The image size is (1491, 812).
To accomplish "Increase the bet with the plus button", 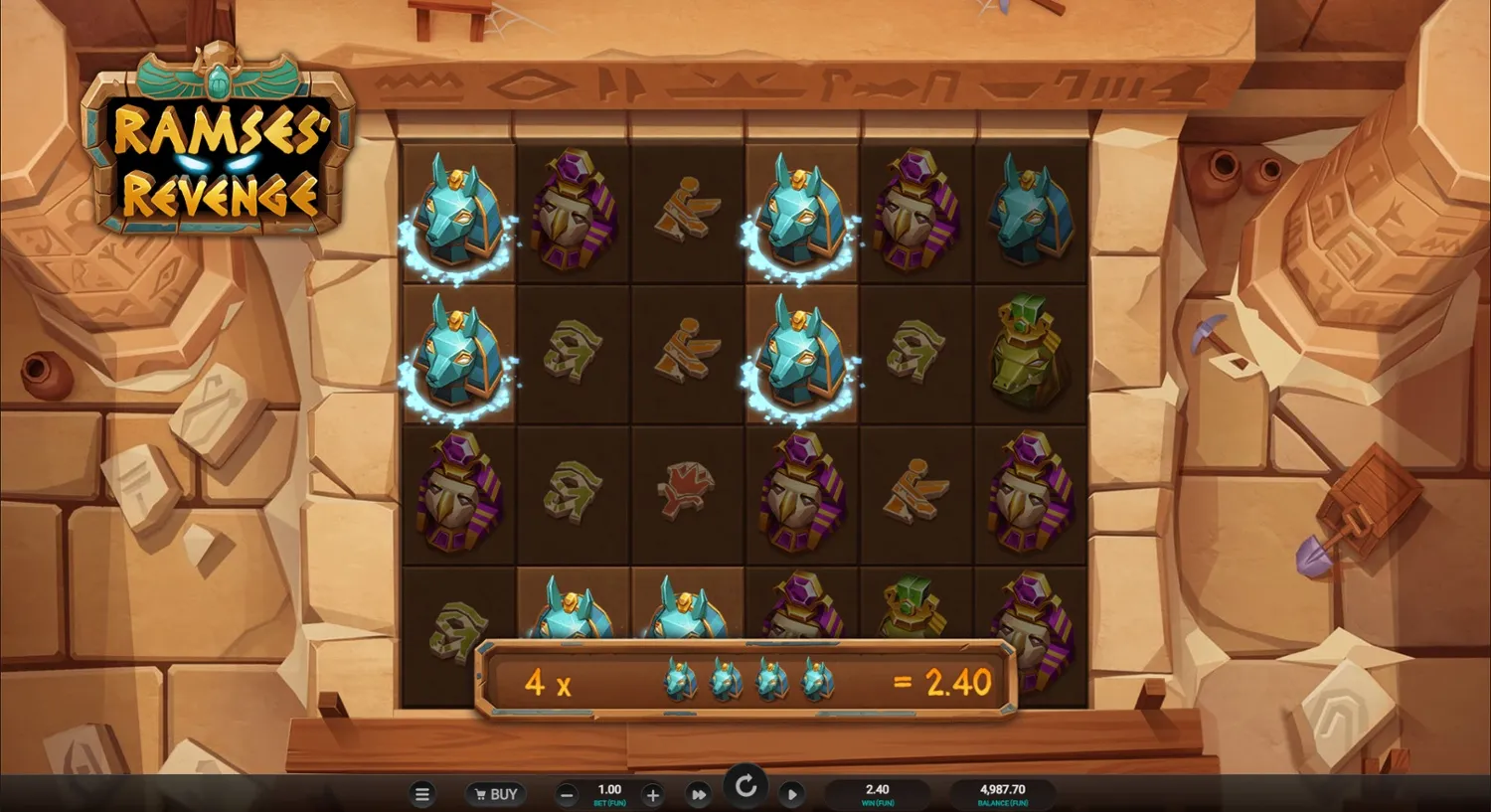I will (652, 796).
